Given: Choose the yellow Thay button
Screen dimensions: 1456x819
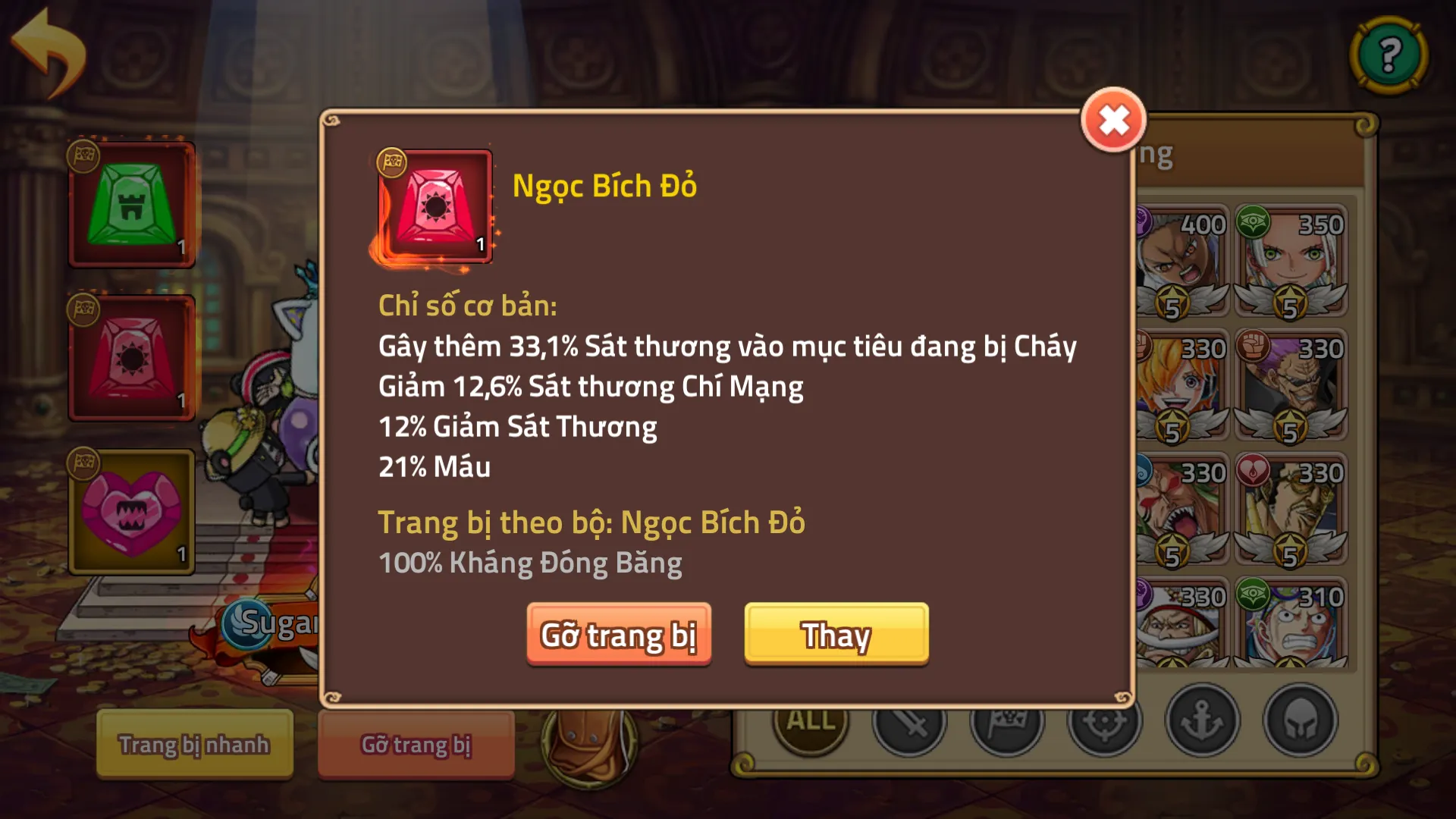Looking at the screenshot, I should [x=836, y=634].
